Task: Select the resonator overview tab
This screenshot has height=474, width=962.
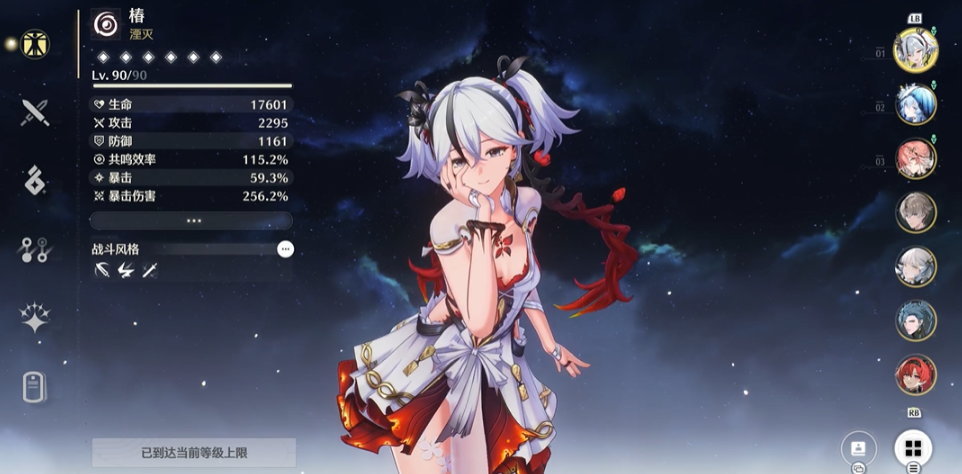Action: pyautogui.click(x=36, y=44)
